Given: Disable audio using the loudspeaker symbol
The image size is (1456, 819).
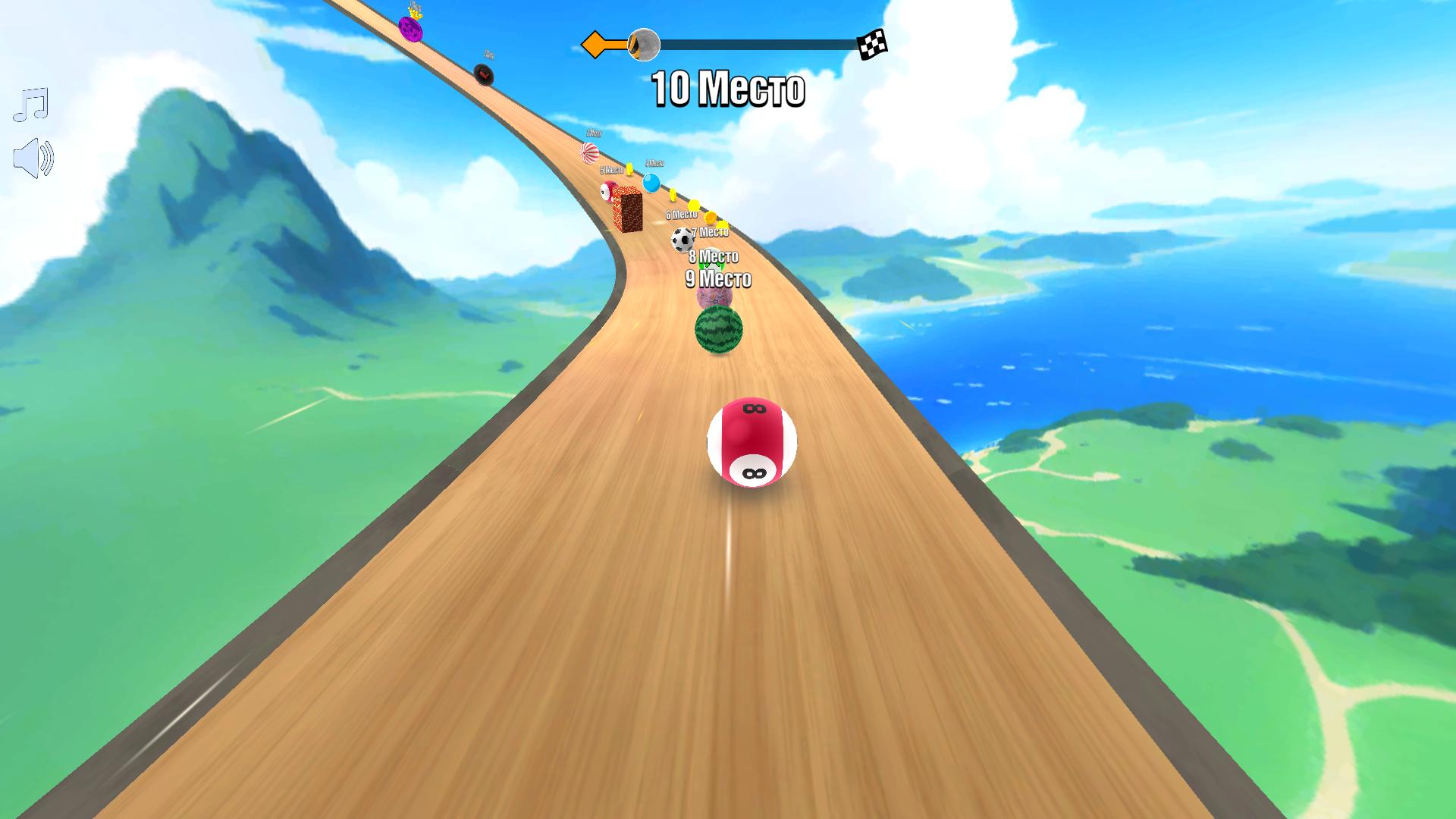Looking at the screenshot, I should point(33,157).
